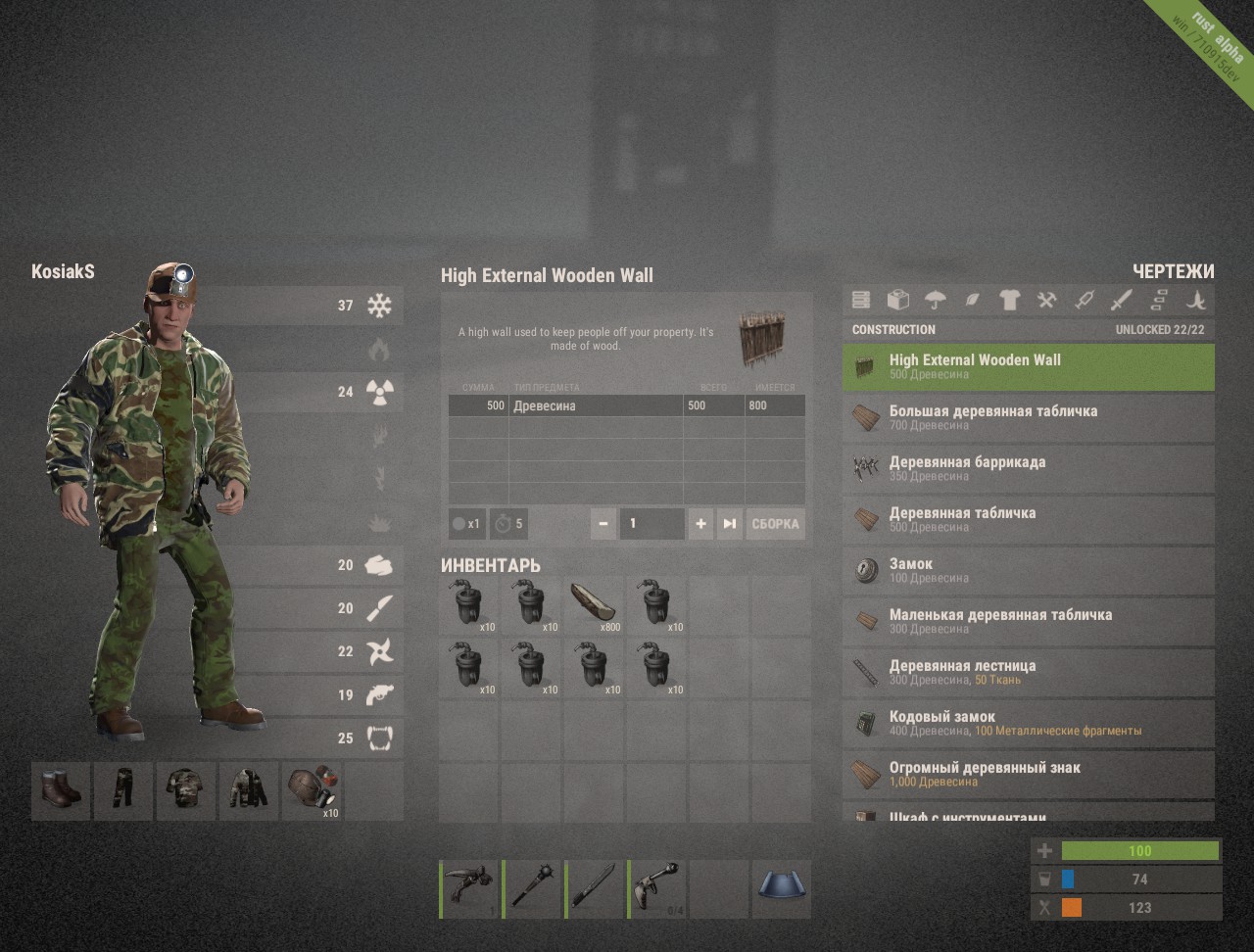Pick the Кодовый замок blueprint
Viewport: 1254px width, 952px height.
click(1028, 724)
